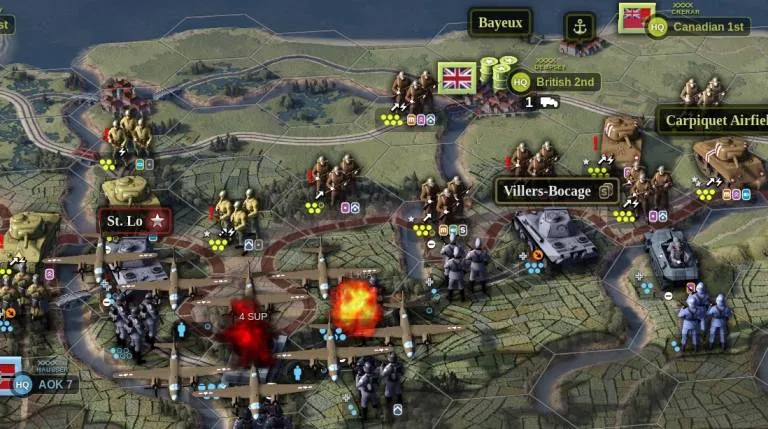Click the Canadian red ensign flag

click(x=633, y=17)
